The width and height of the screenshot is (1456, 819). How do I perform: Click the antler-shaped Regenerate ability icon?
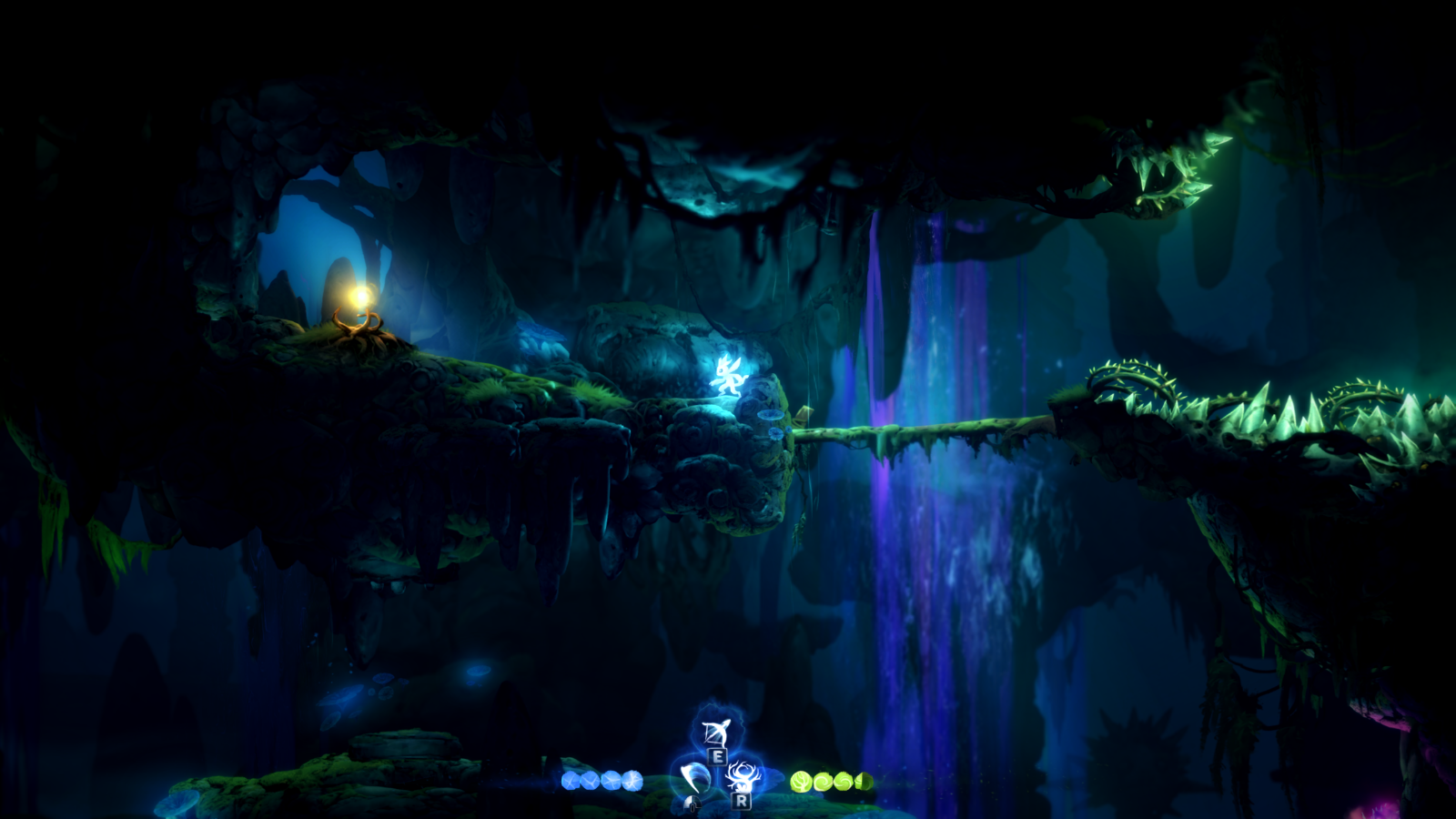pos(743,776)
